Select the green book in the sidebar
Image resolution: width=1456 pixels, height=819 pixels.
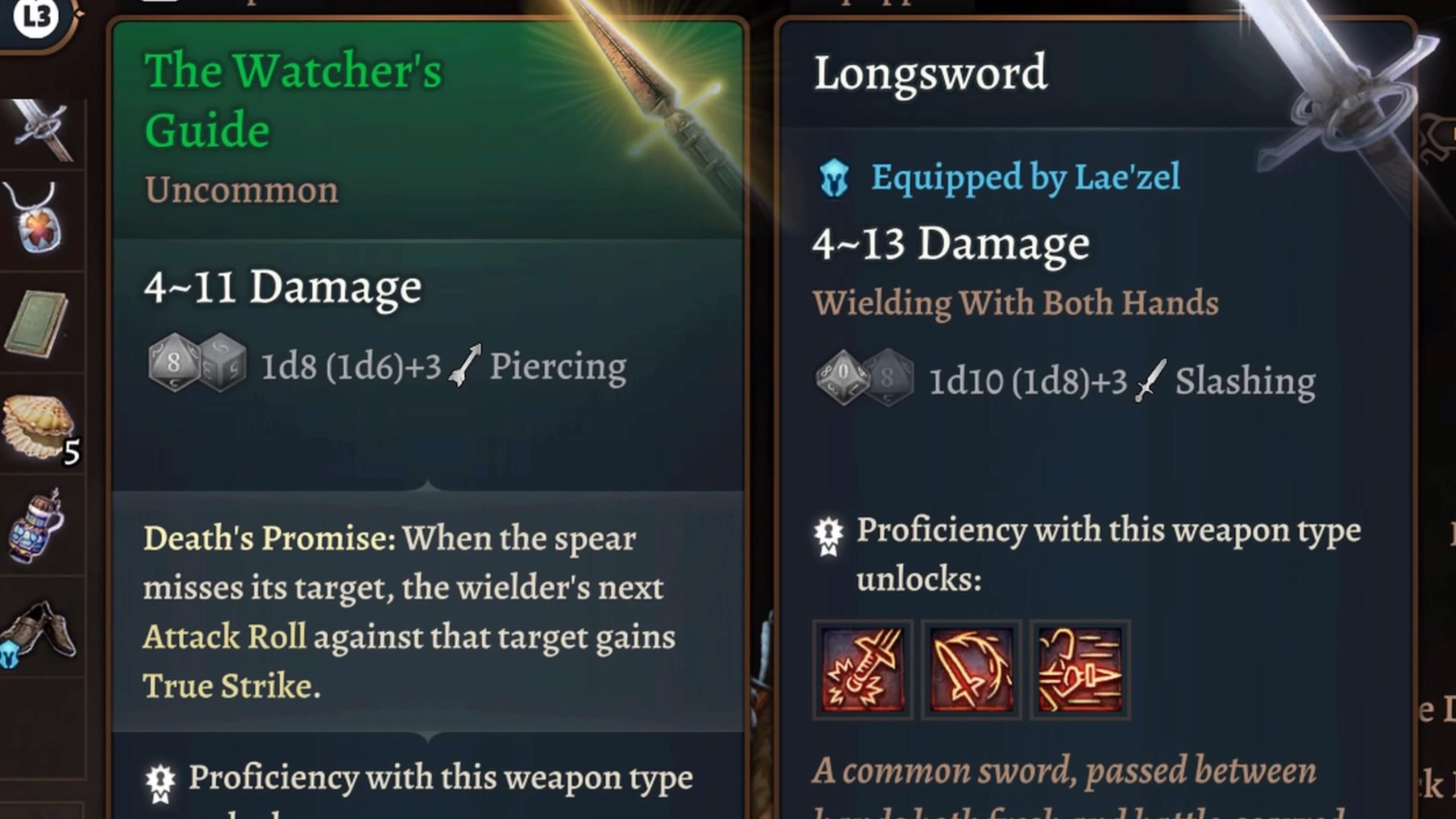coord(34,324)
